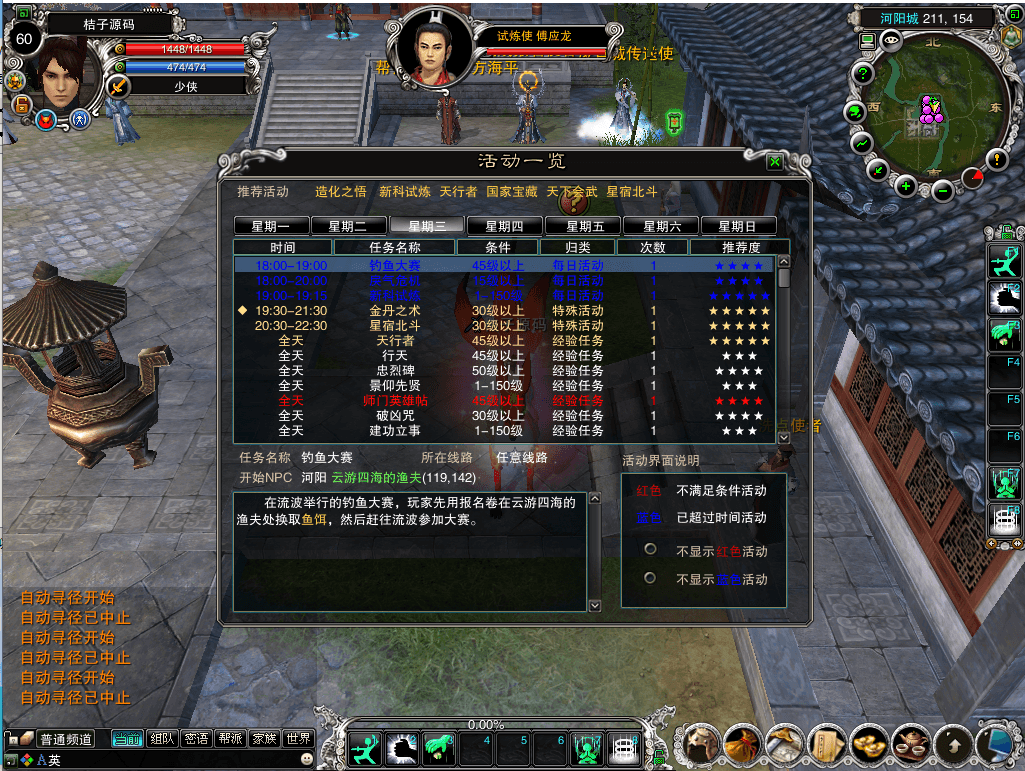Open the 星期四 schedule tab
Viewport: 1025px width, 771px height.
[x=505, y=226]
